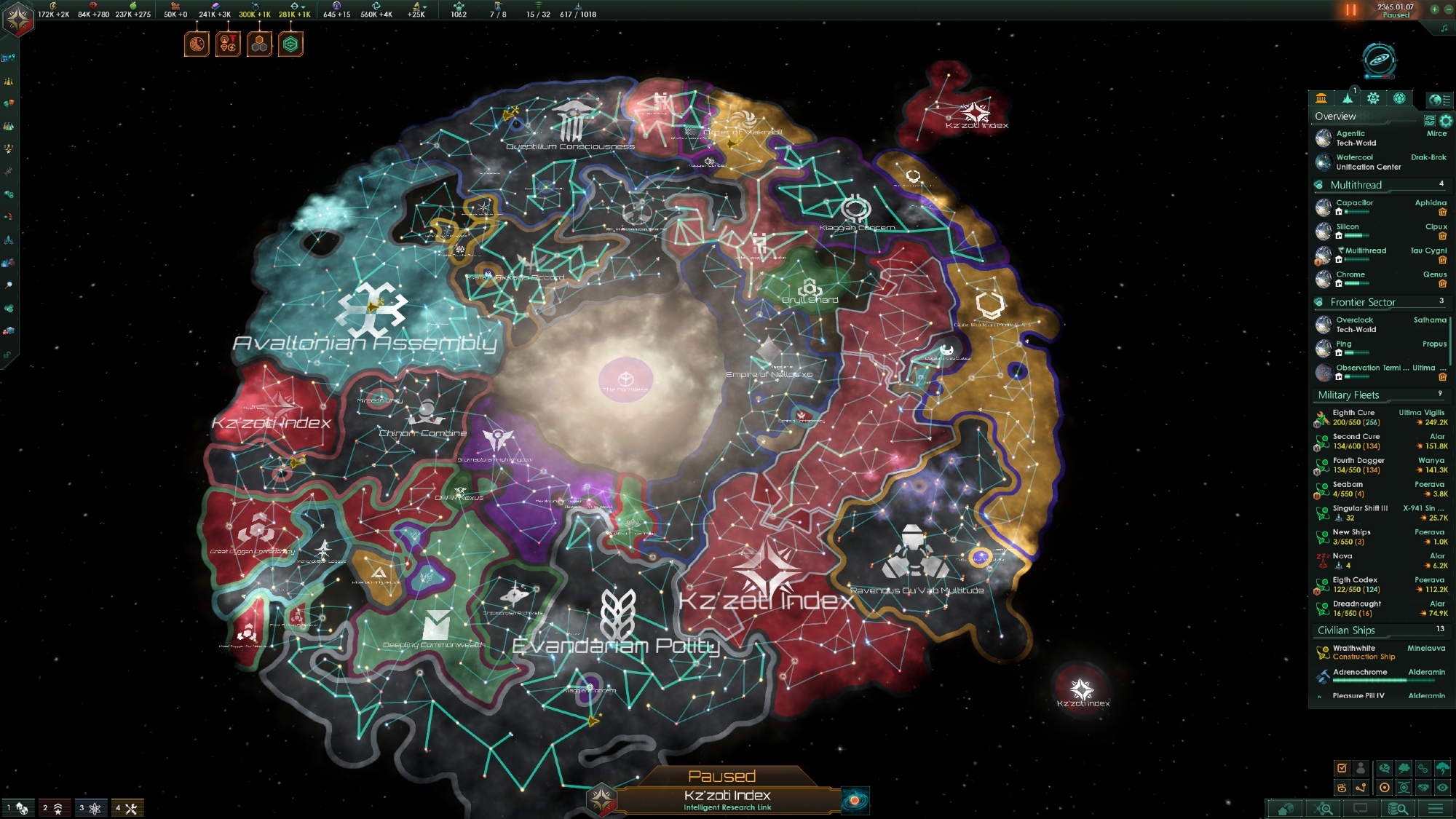Image resolution: width=1456 pixels, height=819 pixels.
Task: Switch to the fleets outliner tab
Action: click(x=1348, y=98)
